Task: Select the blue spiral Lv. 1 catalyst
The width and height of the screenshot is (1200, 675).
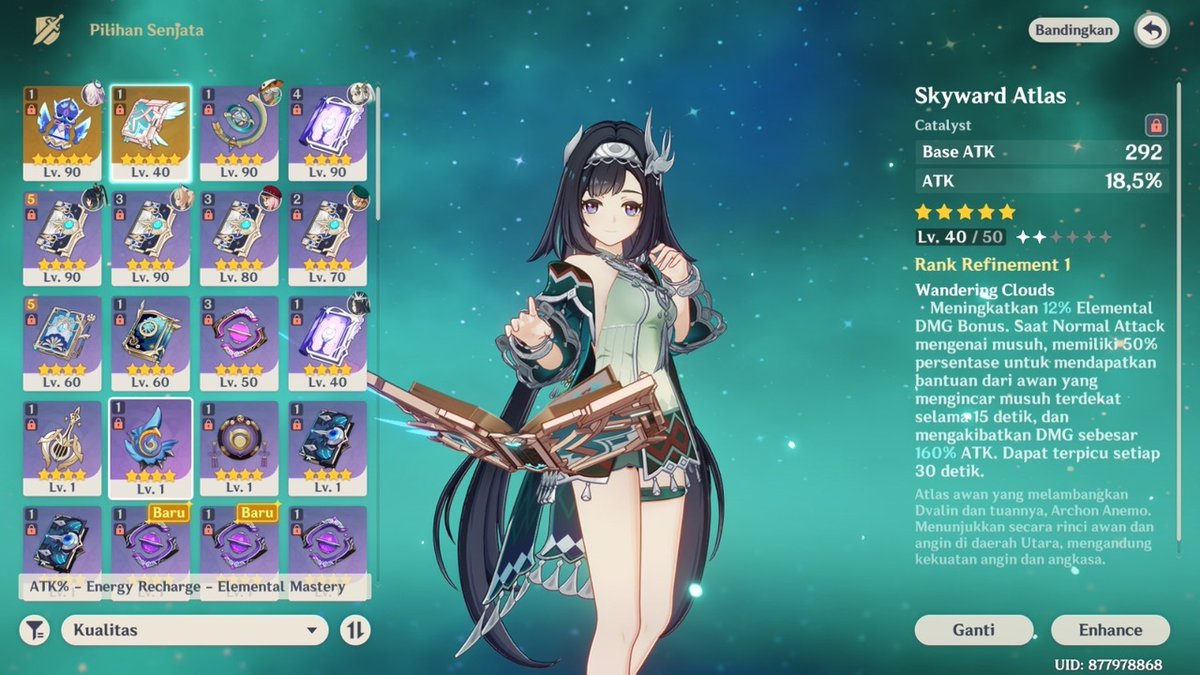Action: (150, 447)
